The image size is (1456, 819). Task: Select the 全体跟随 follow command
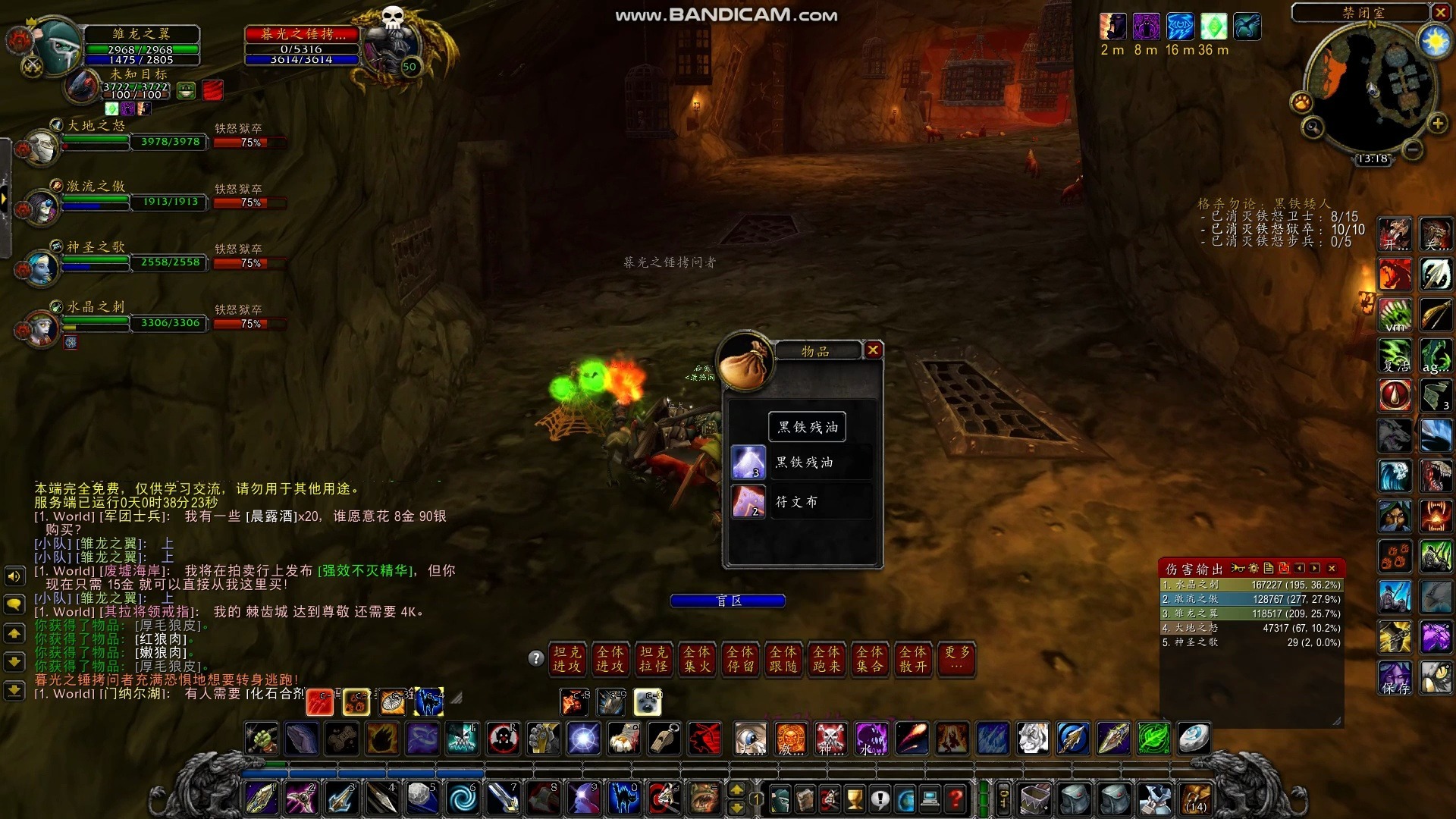click(783, 659)
